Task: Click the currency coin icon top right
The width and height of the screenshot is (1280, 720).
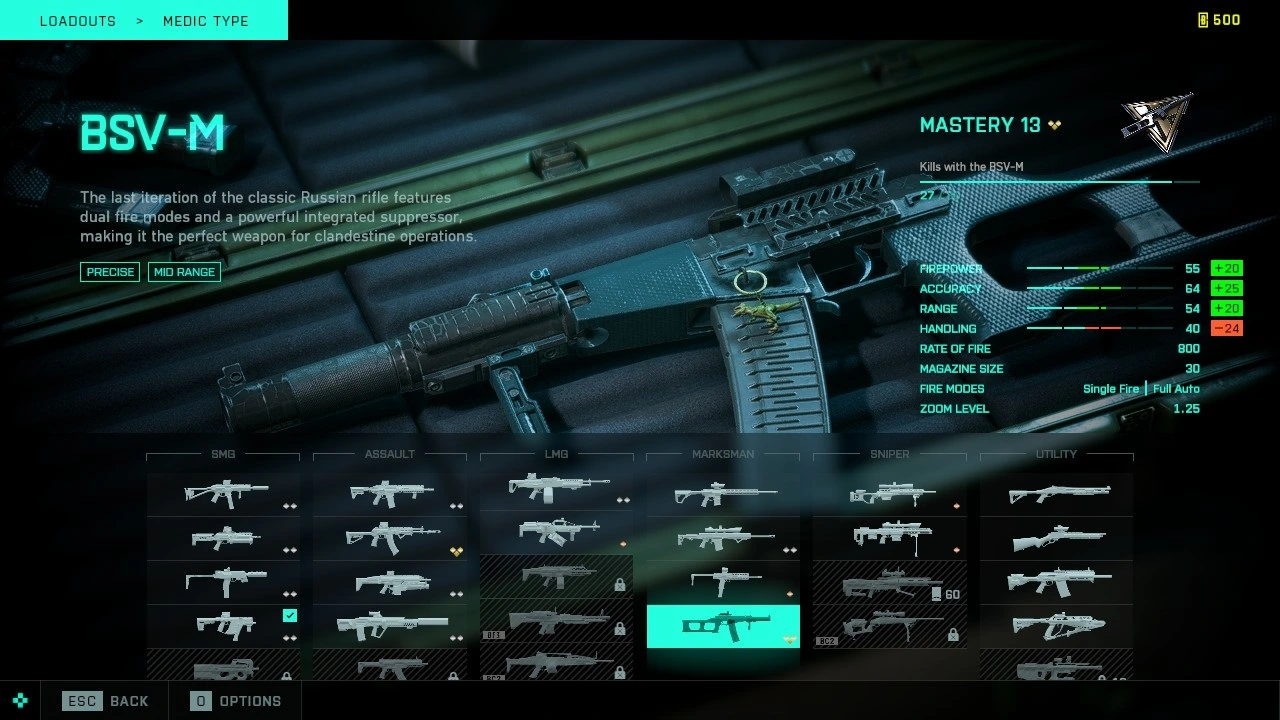Action: pos(1203,19)
